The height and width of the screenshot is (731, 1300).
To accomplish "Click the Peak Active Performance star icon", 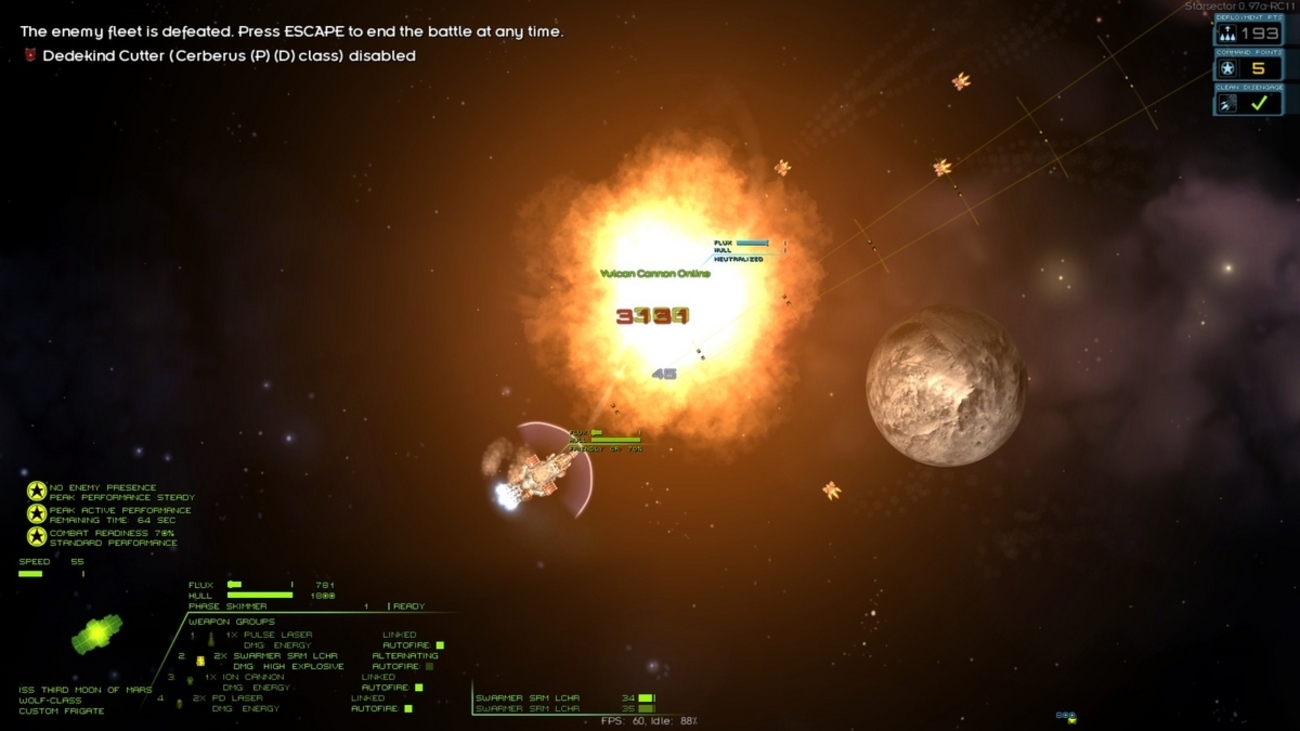I will click(x=37, y=514).
